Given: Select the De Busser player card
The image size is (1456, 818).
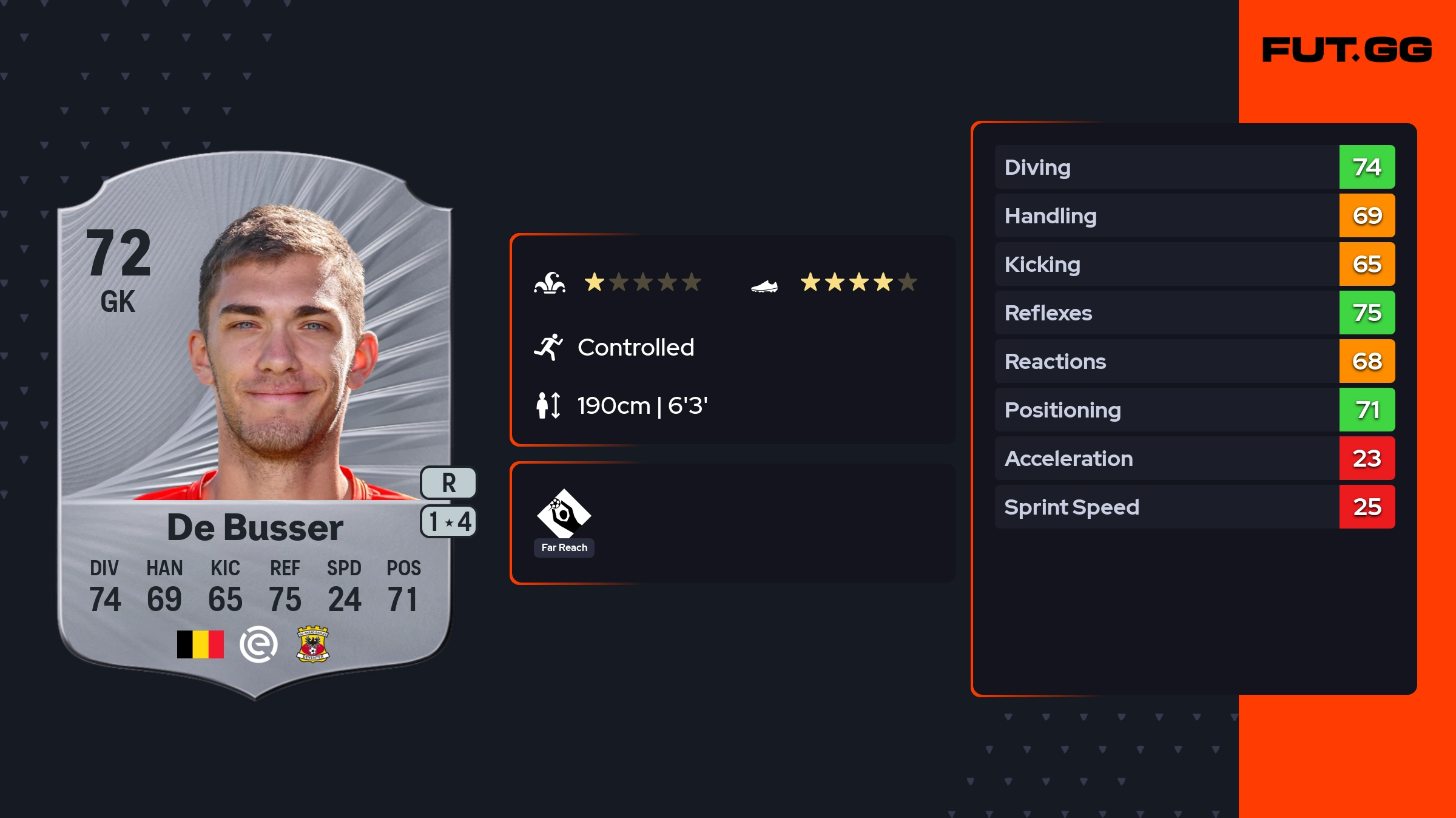Looking at the screenshot, I should 255,425.
